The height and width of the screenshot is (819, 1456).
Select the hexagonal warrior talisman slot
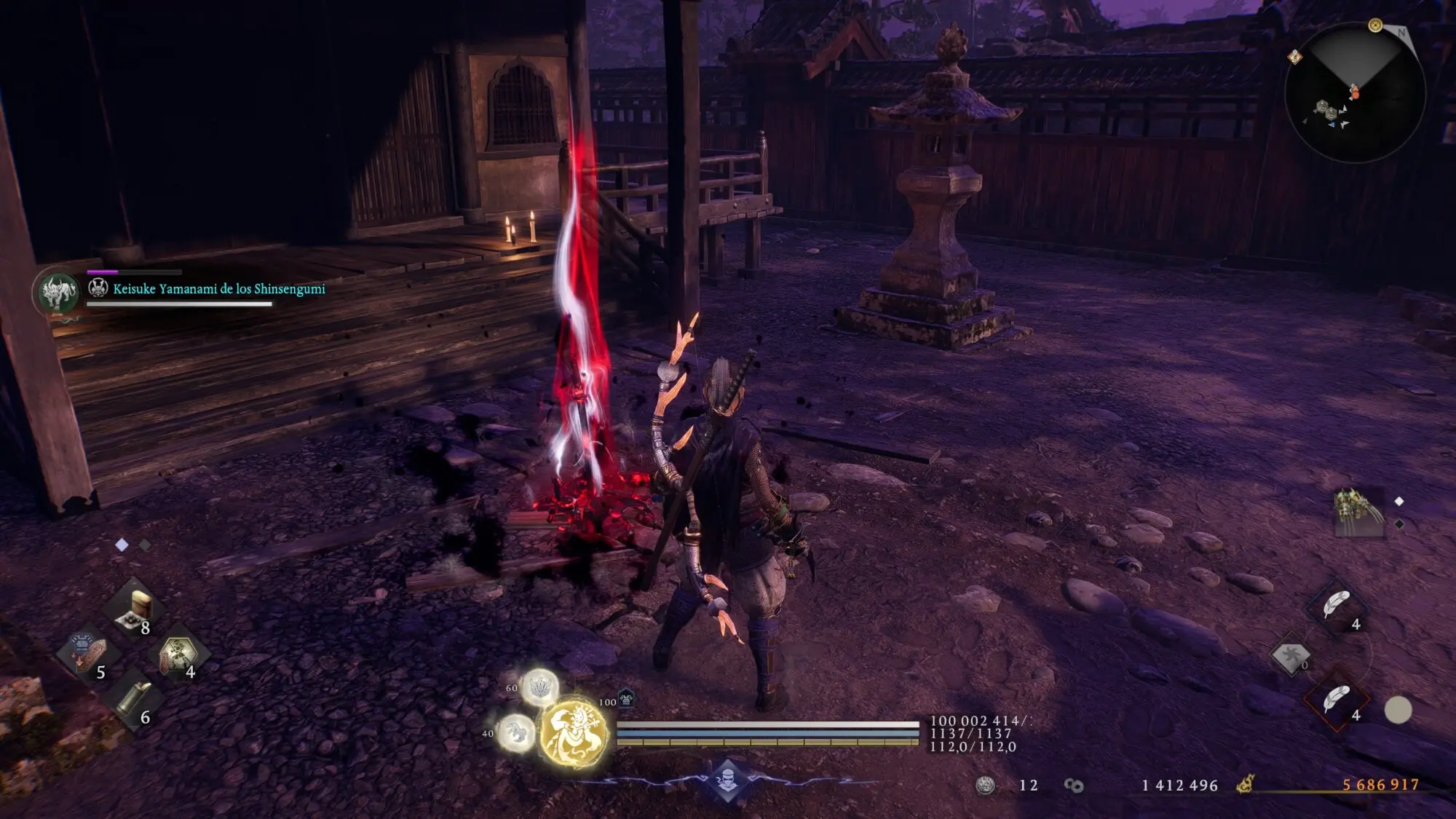tap(178, 654)
